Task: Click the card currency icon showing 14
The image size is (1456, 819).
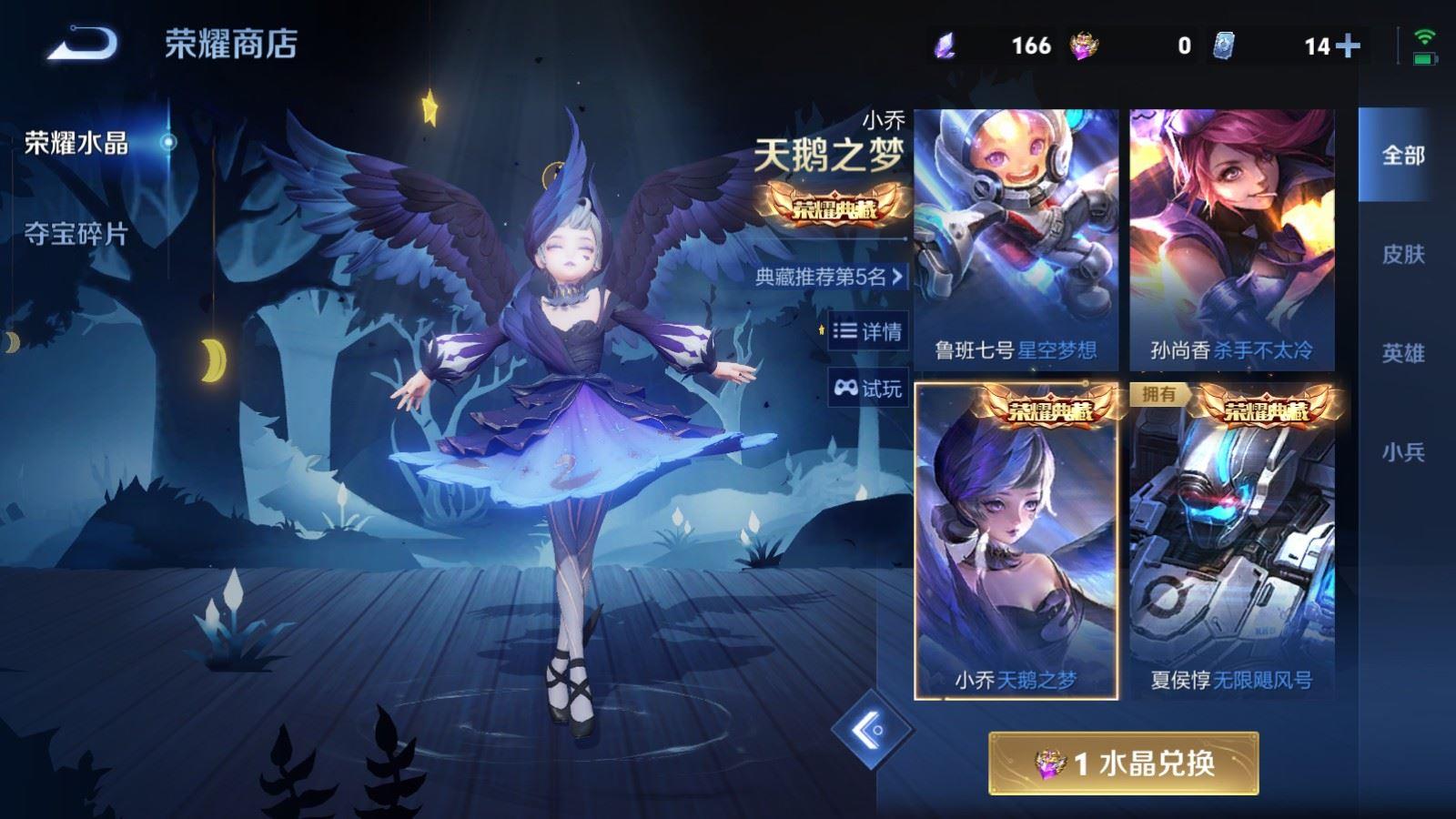Action: click(x=1223, y=42)
